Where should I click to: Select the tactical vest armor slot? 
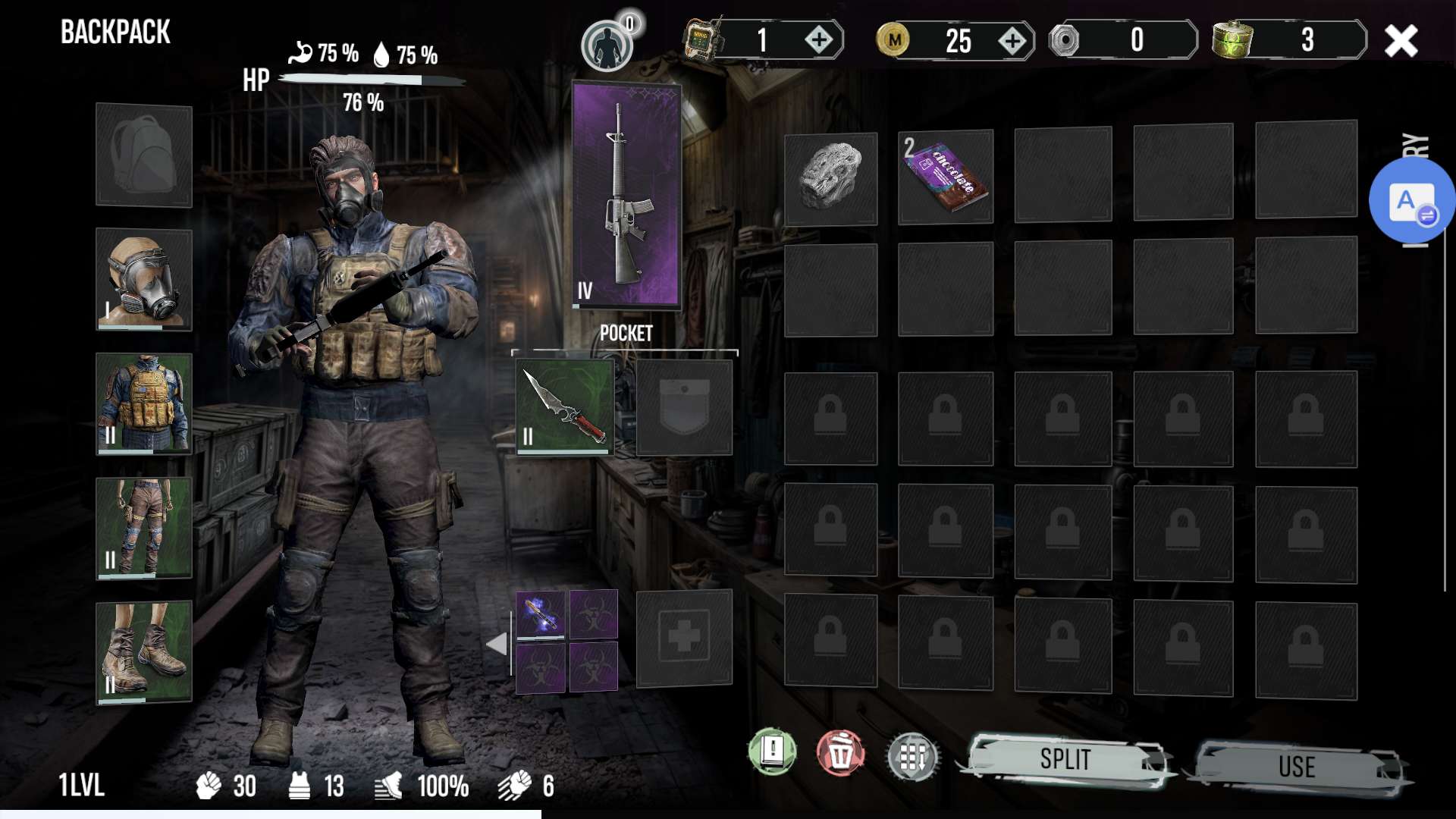[143, 403]
